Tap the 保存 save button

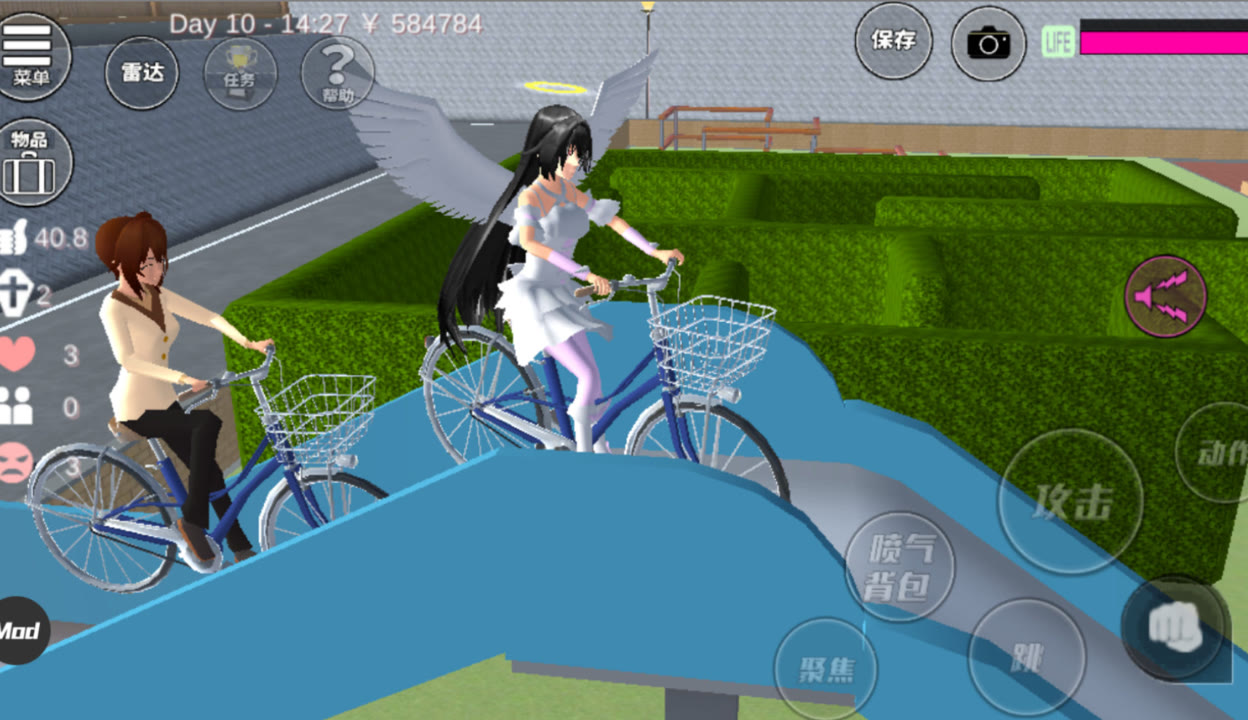[x=893, y=41]
